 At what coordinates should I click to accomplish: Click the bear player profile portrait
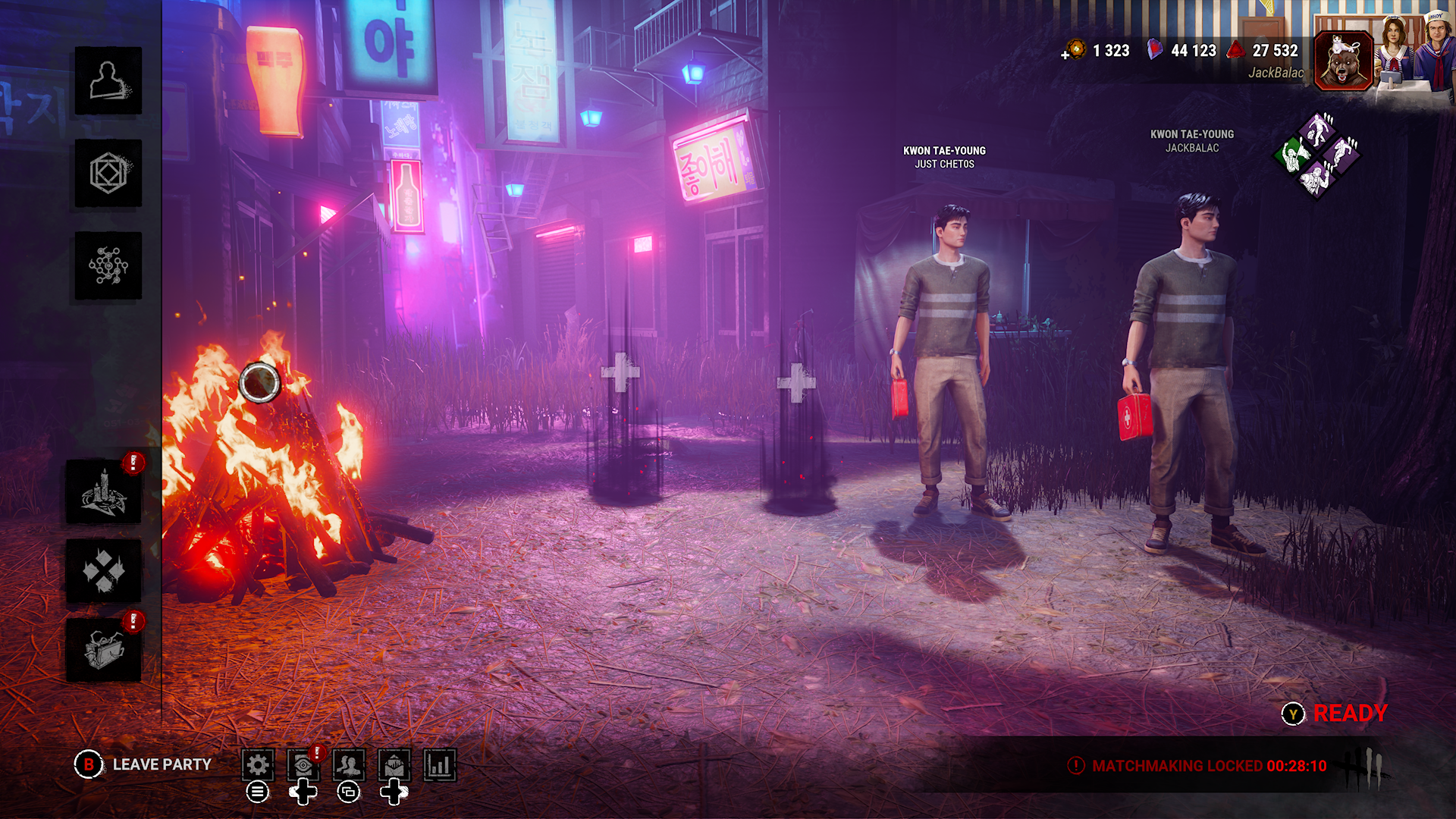click(x=1343, y=61)
